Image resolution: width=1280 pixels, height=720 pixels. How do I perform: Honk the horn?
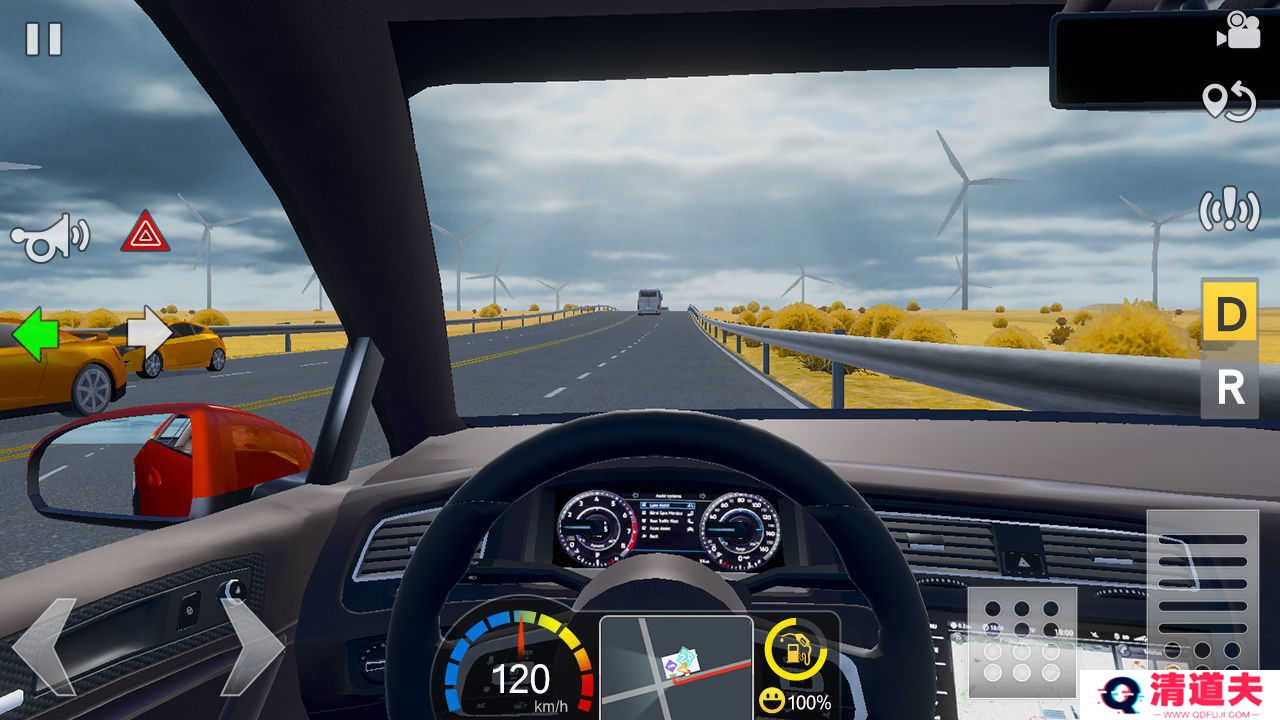[x=48, y=237]
